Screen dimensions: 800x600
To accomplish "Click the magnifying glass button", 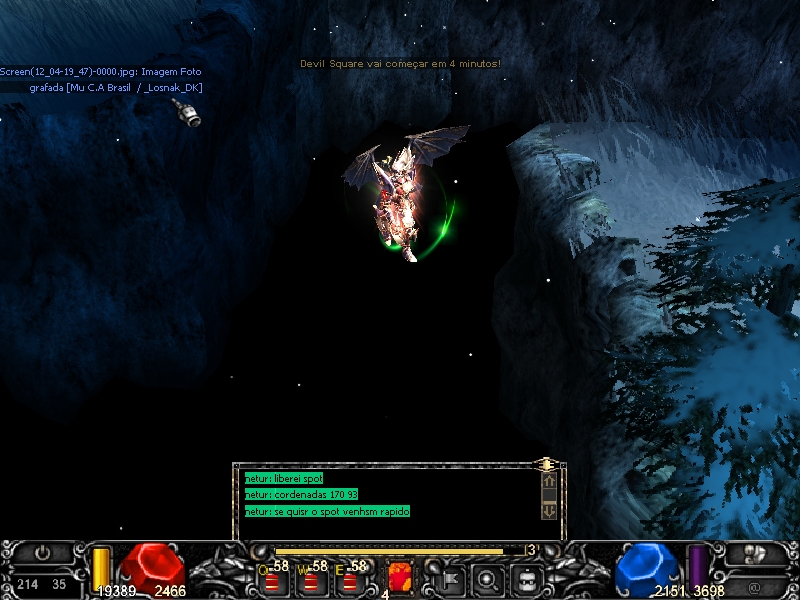I will coord(489,578).
